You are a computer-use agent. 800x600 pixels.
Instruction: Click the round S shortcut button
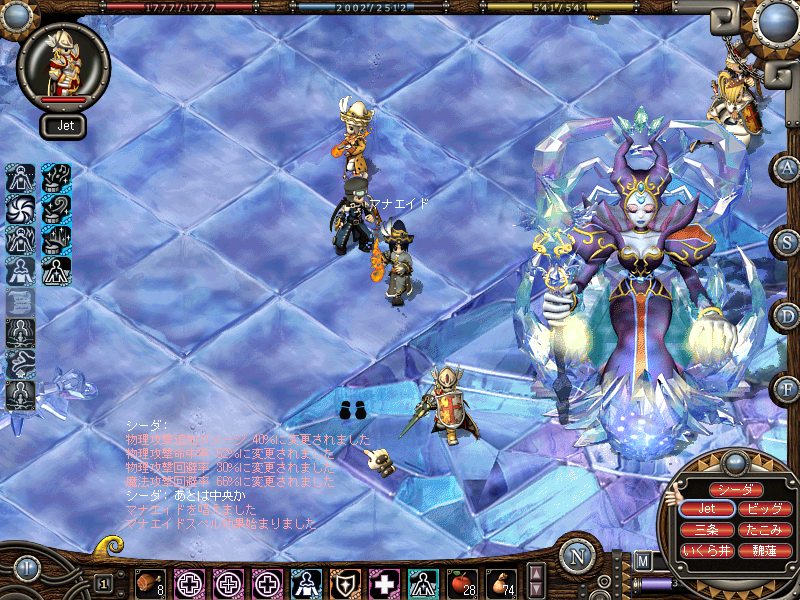pyautogui.click(x=787, y=241)
